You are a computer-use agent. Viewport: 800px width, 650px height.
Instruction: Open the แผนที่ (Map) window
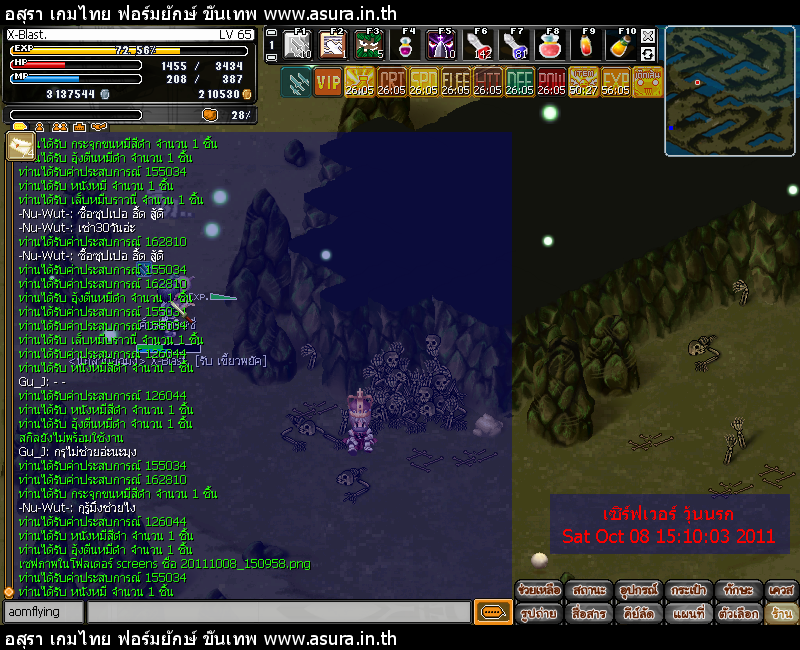click(x=688, y=612)
